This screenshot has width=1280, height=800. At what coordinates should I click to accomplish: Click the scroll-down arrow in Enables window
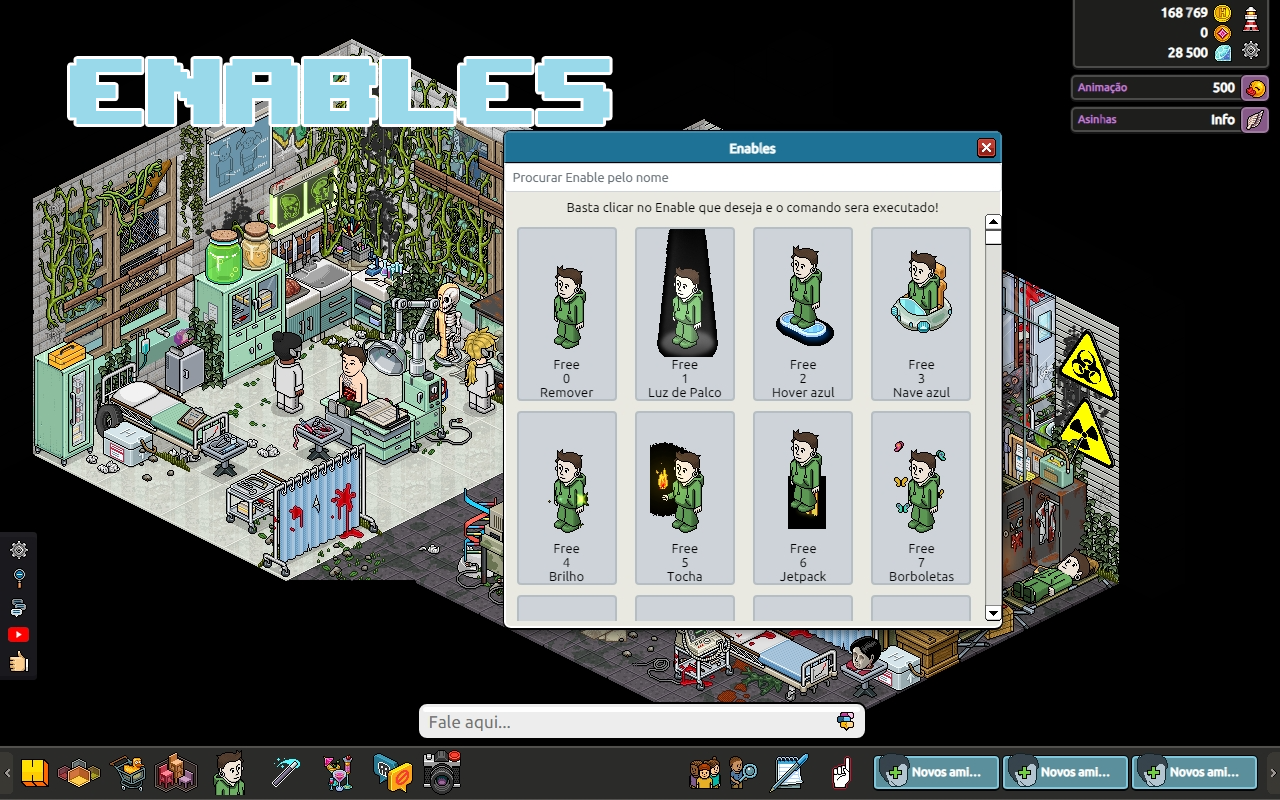992,612
